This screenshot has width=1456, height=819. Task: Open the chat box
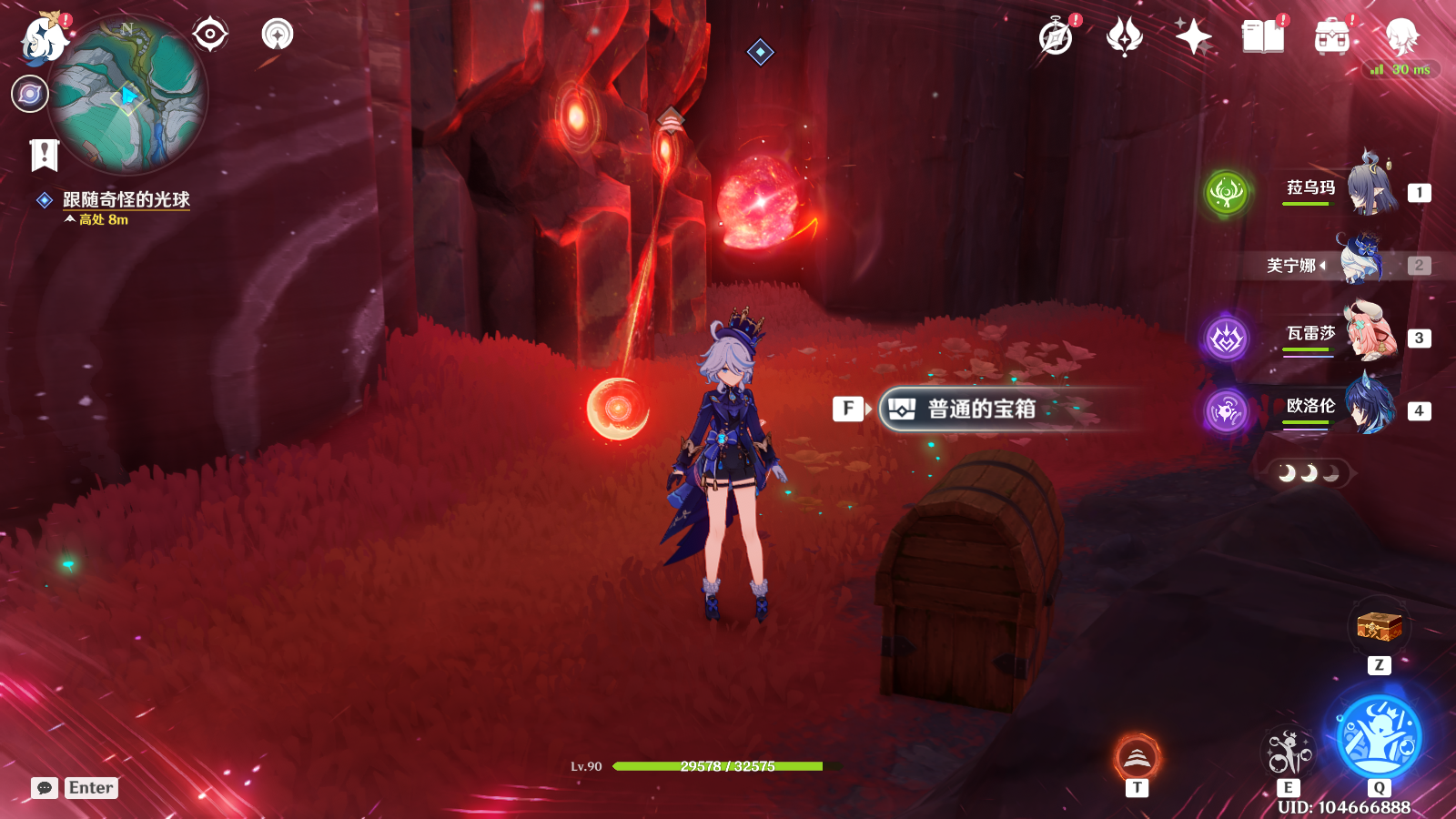[45, 788]
